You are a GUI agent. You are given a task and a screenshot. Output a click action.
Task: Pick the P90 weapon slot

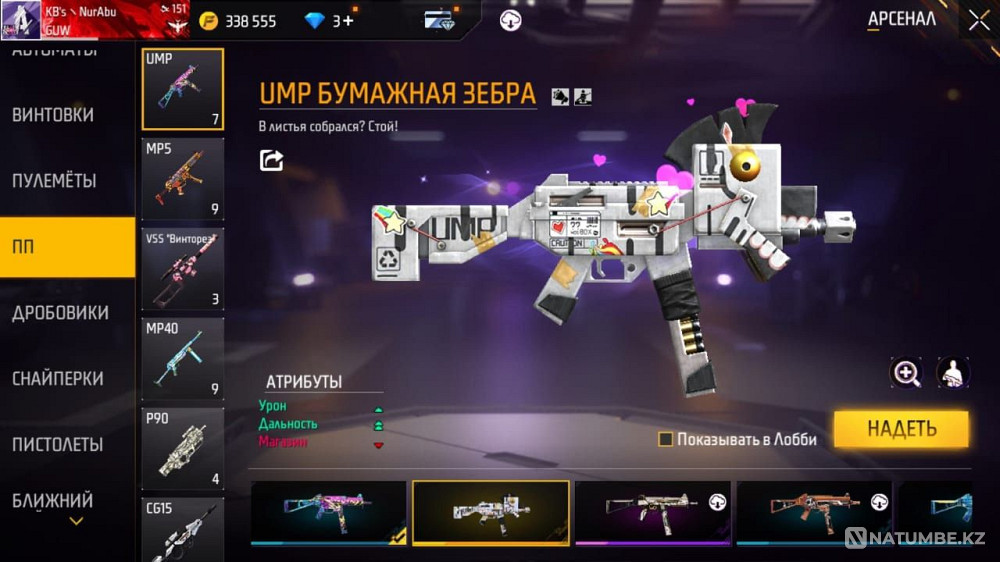click(182, 448)
